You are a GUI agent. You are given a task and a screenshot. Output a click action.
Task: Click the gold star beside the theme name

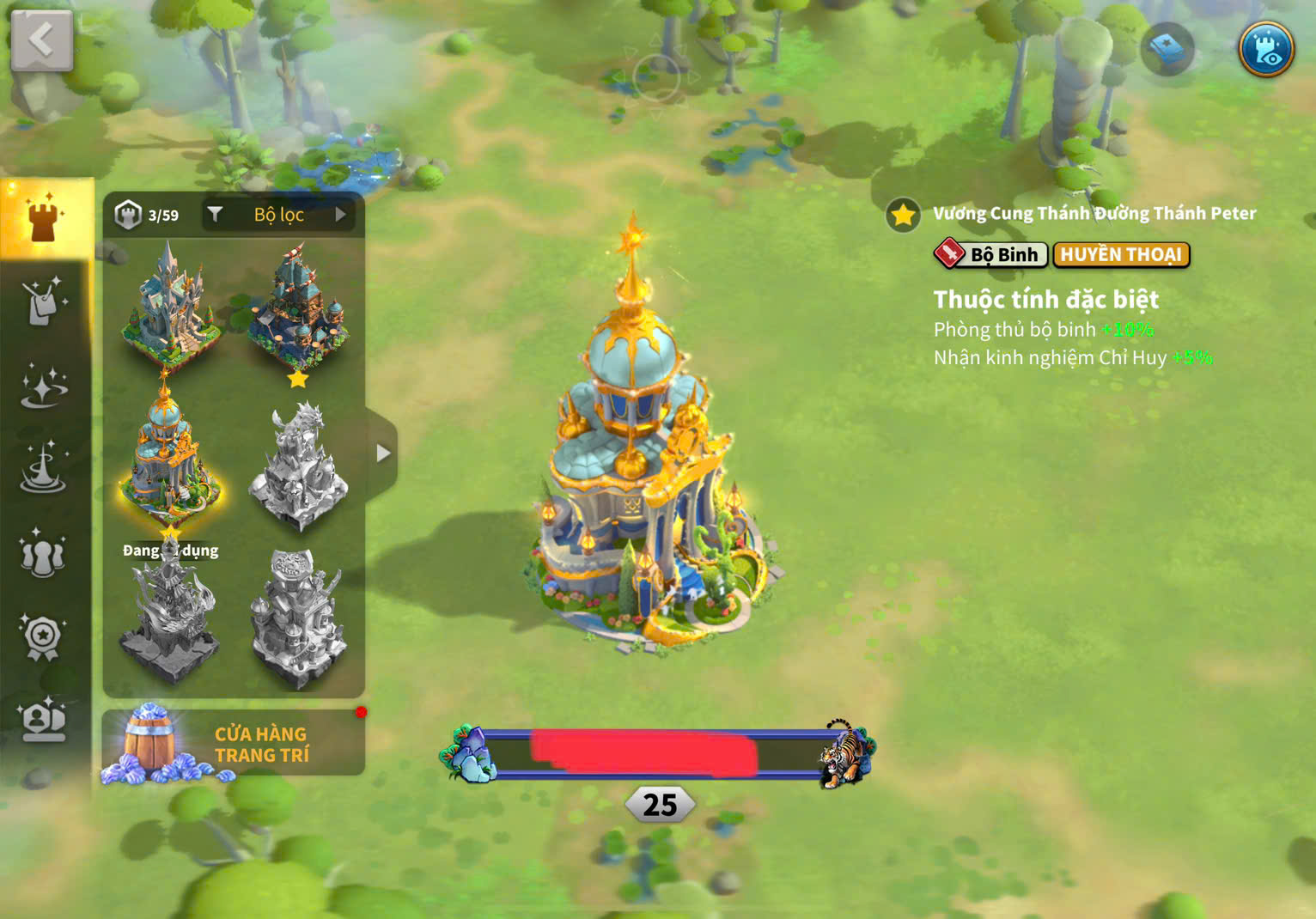(x=903, y=215)
